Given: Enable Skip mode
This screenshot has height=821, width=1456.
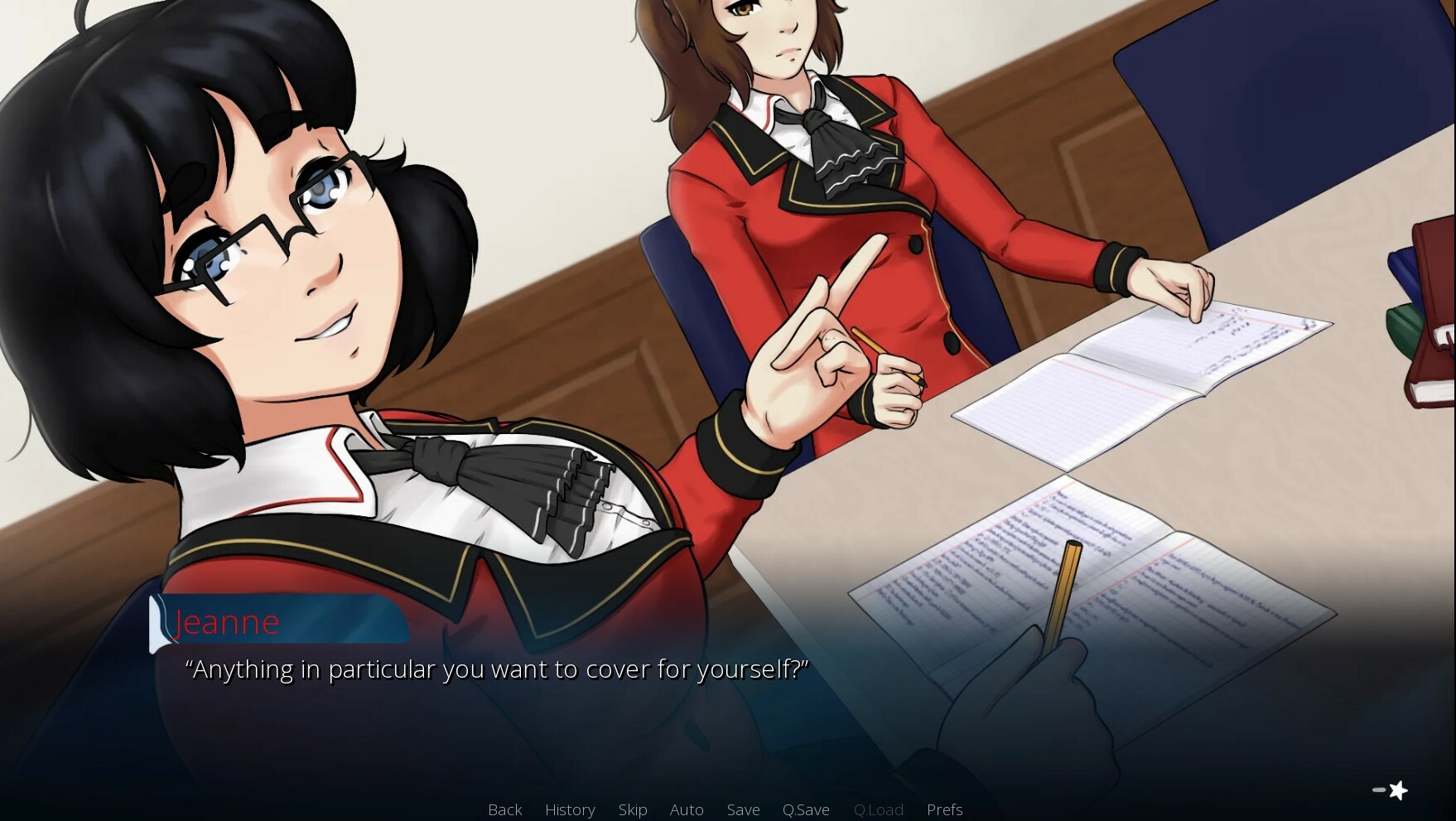Looking at the screenshot, I should pyautogui.click(x=633, y=809).
